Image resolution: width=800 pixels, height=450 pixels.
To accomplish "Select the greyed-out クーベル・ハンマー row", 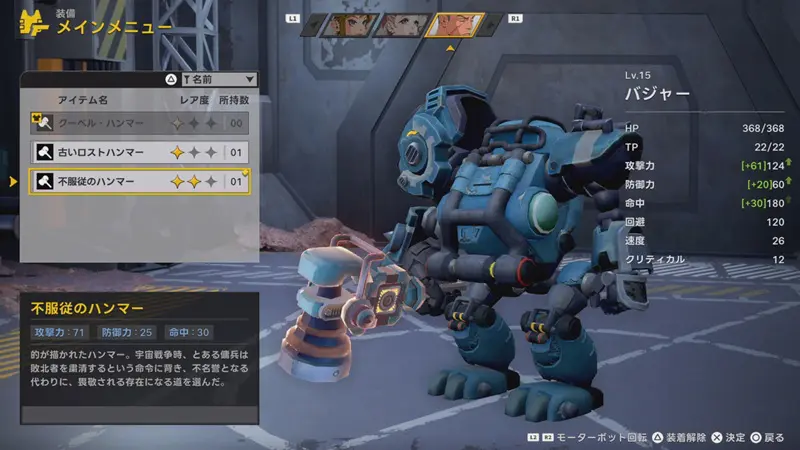I will (x=138, y=123).
